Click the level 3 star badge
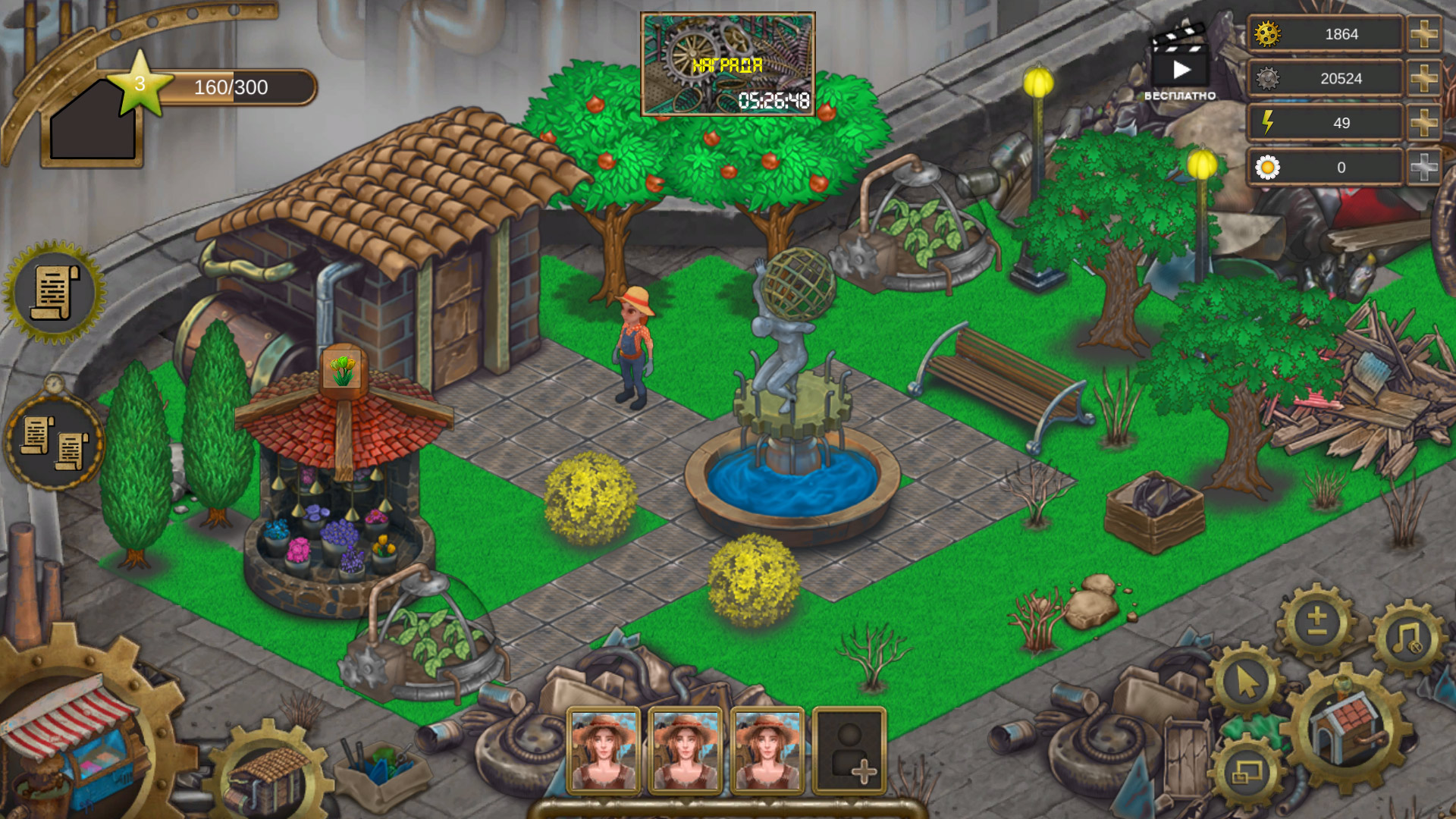1456x819 pixels. point(140,83)
